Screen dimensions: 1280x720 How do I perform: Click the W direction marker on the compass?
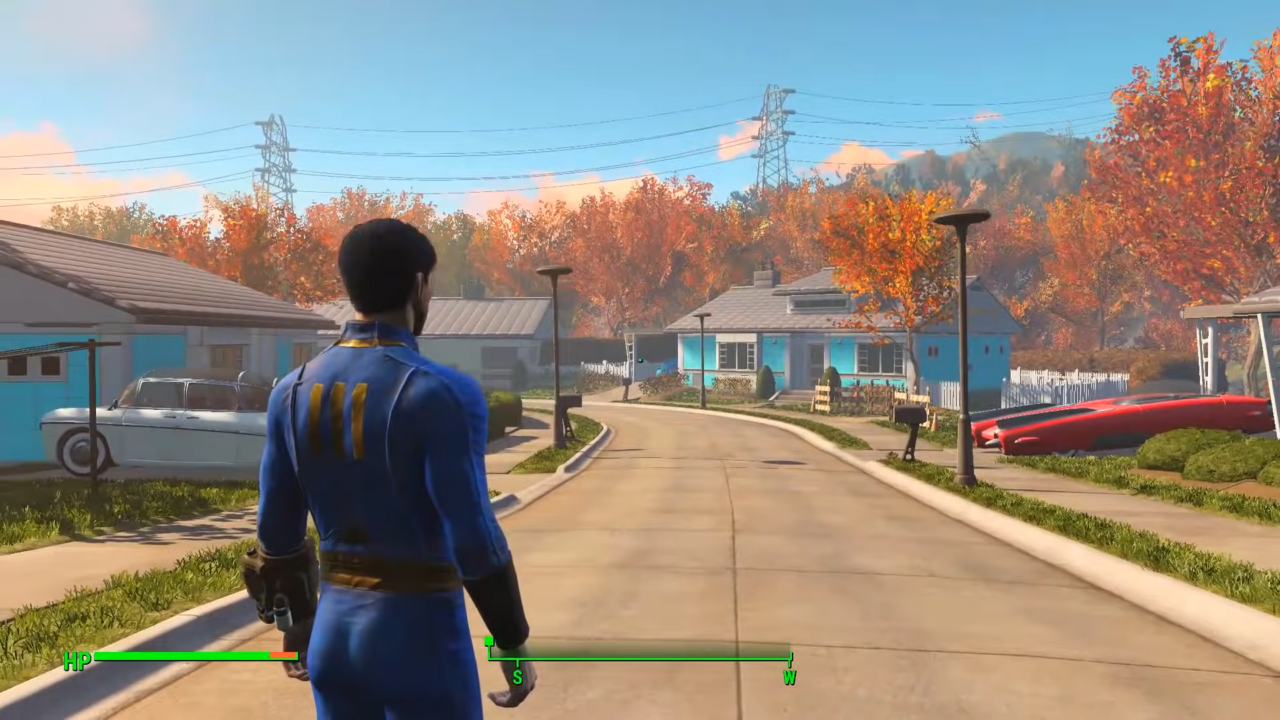tap(789, 678)
